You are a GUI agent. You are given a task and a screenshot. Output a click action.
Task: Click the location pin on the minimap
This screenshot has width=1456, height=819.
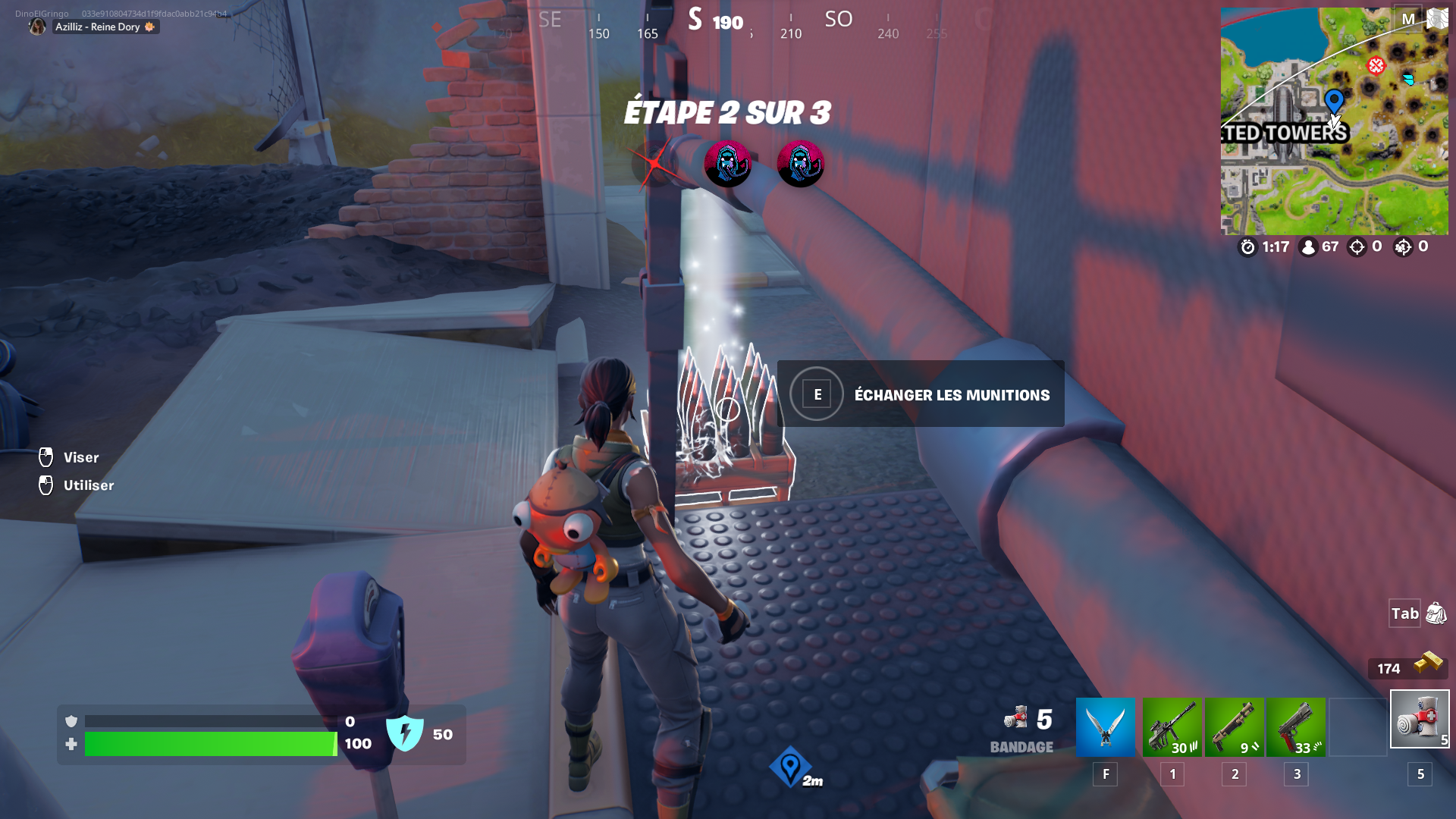pos(1333,101)
